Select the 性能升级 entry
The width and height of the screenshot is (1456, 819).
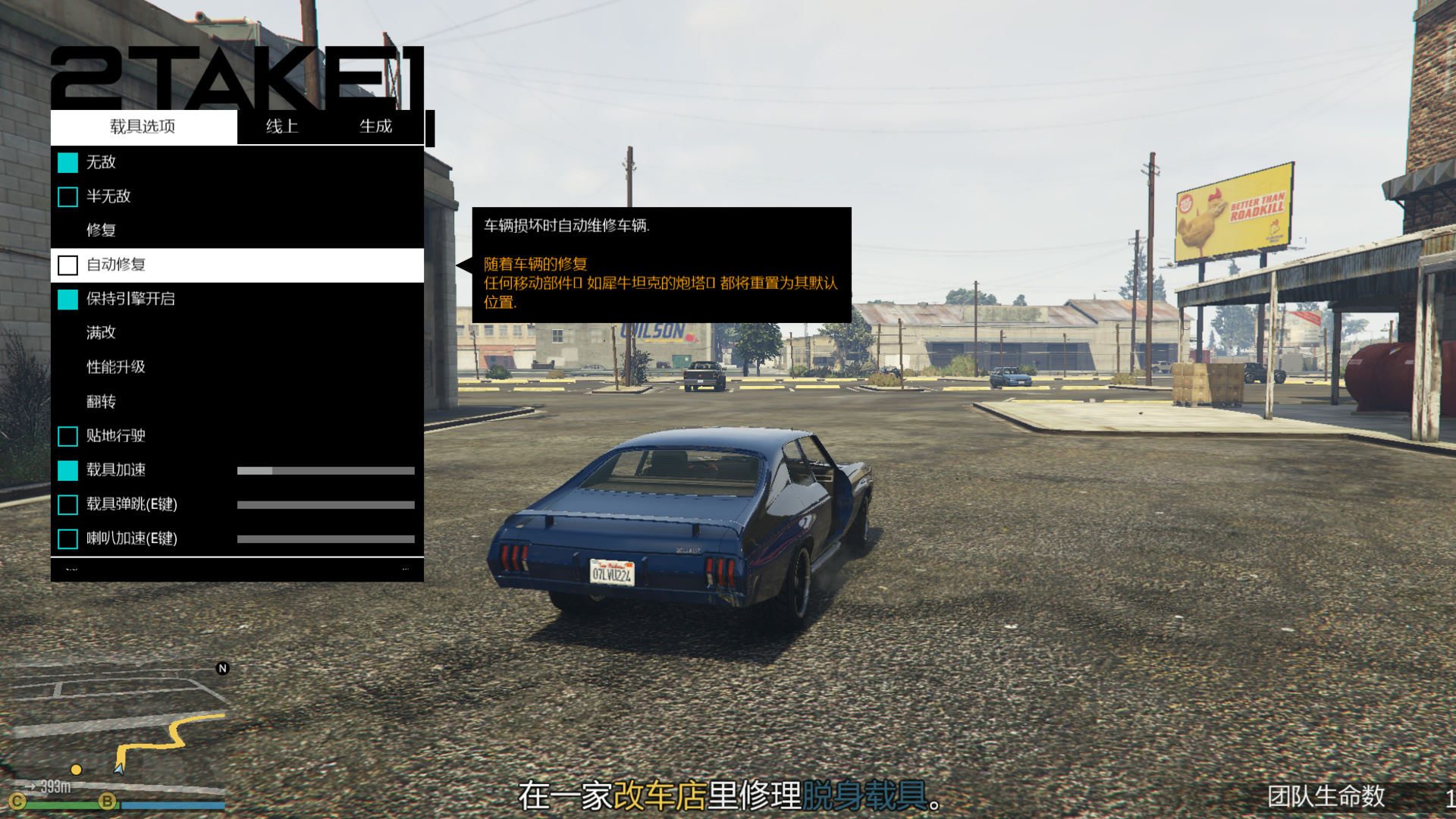(115, 367)
